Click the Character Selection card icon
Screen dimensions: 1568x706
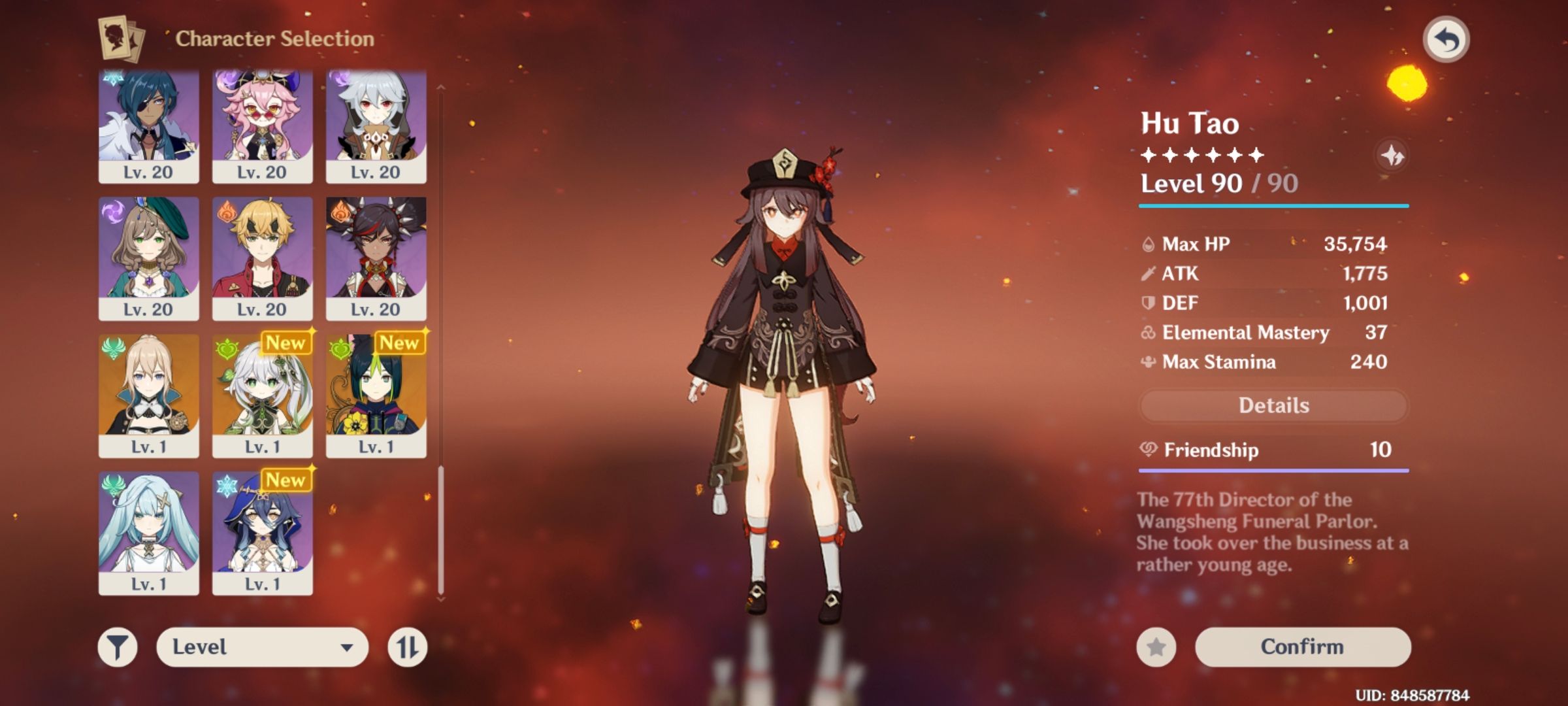coord(122,39)
